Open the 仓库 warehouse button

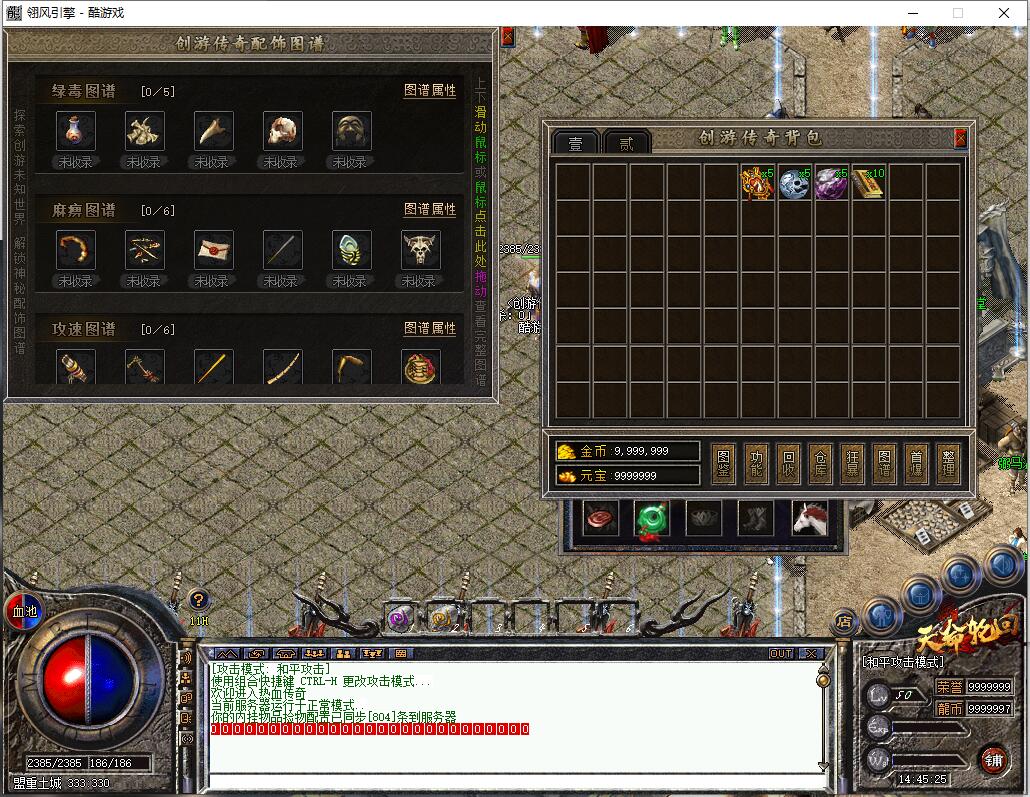point(820,465)
